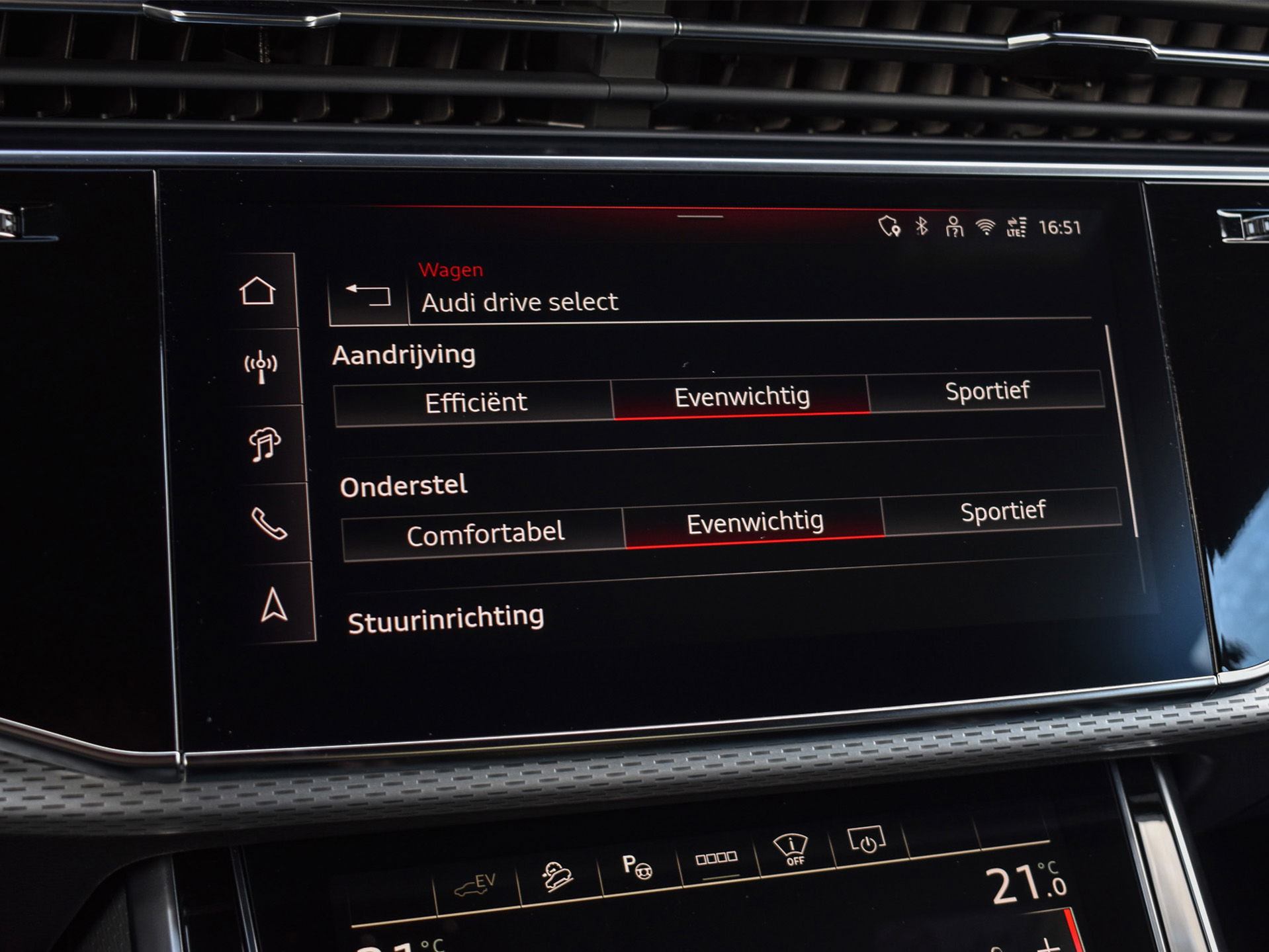The image size is (1269, 952).
Task: Go back from Audi drive select
Action: tap(369, 295)
